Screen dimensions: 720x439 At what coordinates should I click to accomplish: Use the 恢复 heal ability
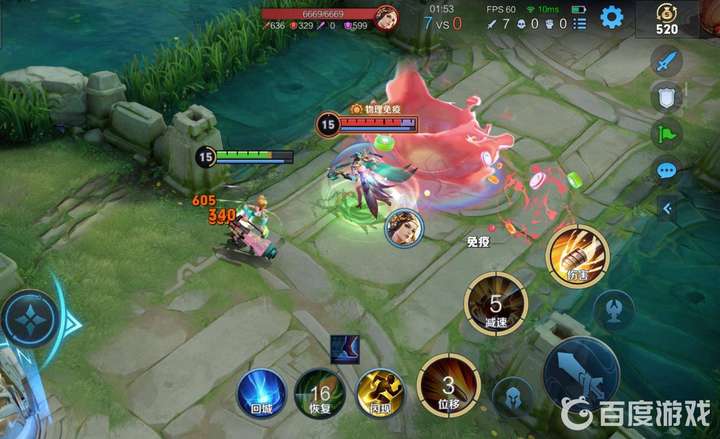pyautogui.click(x=320, y=393)
